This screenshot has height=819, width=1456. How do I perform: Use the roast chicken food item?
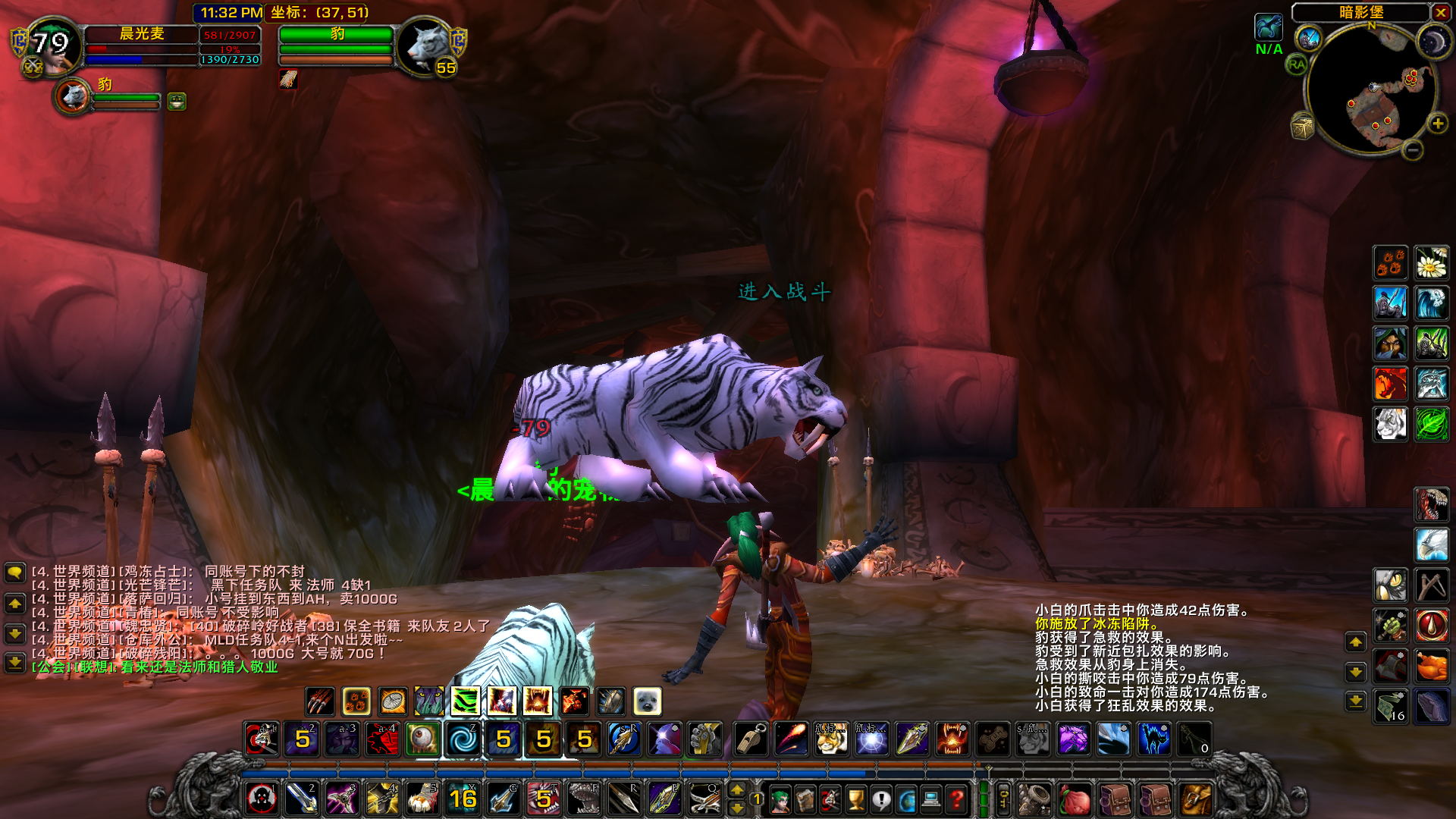tap(1431, 667)
